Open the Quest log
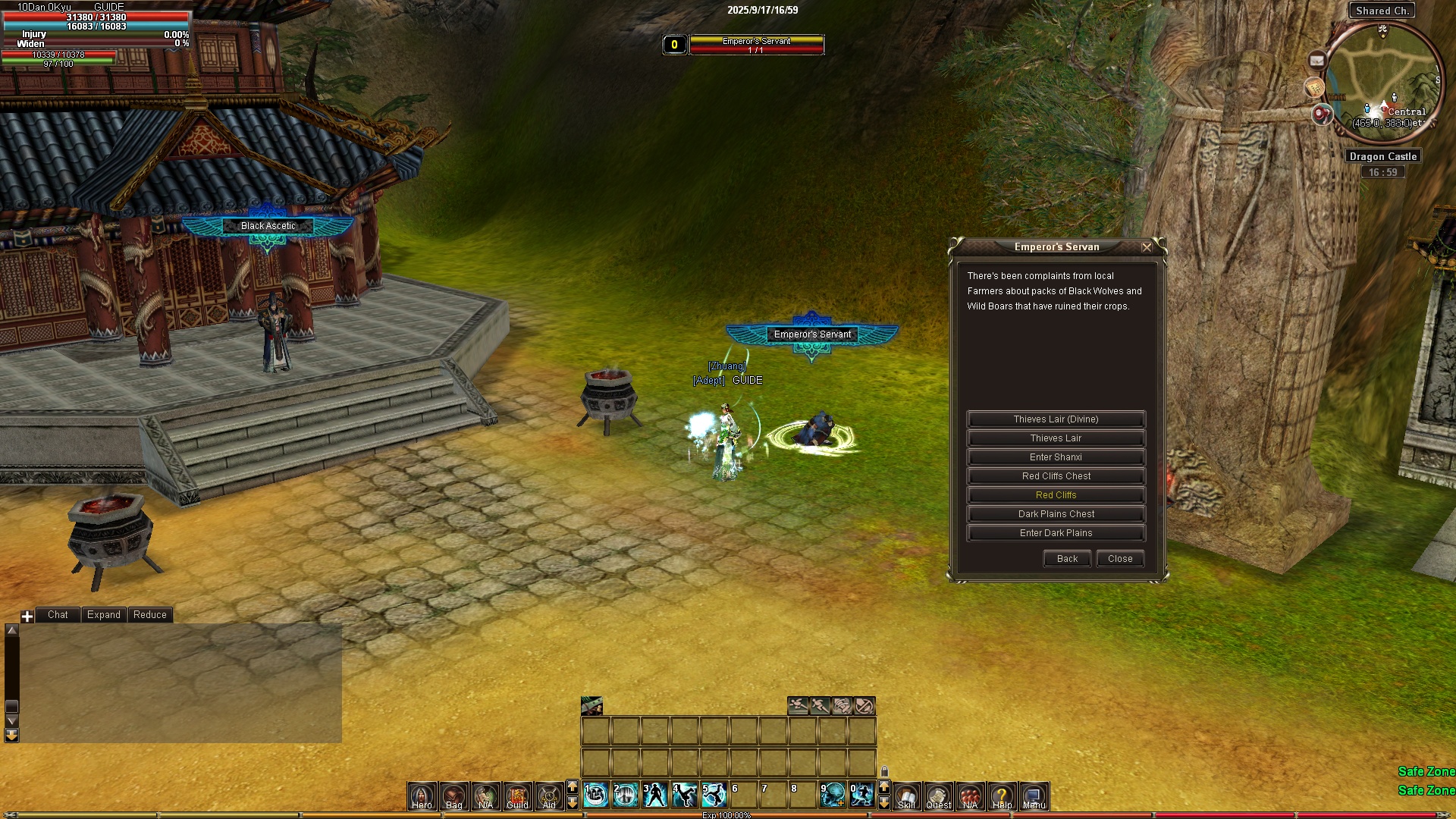The image size is (1456, 819). pos(938,796)
